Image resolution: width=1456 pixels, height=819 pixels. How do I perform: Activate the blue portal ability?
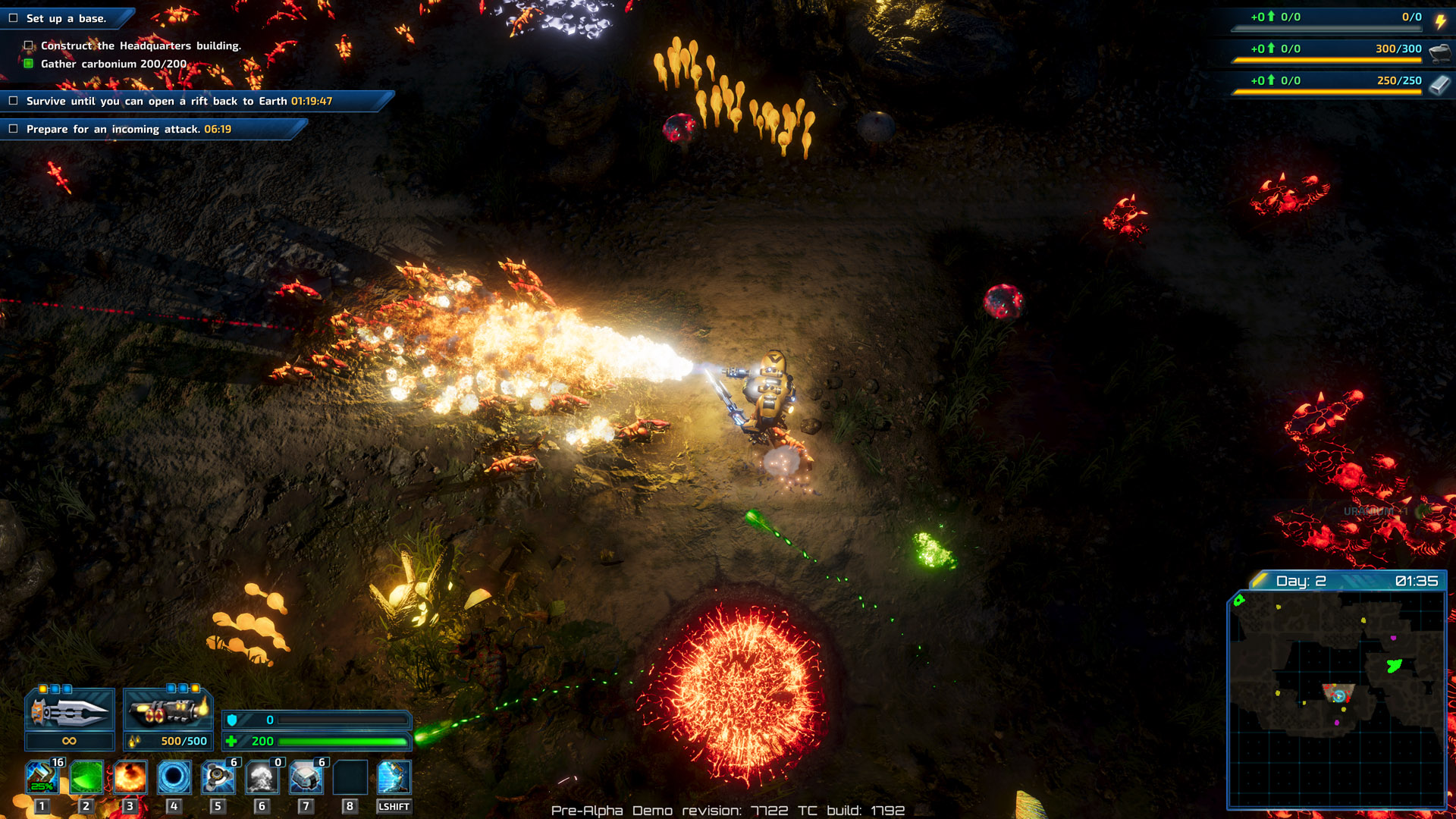[174, 777]
